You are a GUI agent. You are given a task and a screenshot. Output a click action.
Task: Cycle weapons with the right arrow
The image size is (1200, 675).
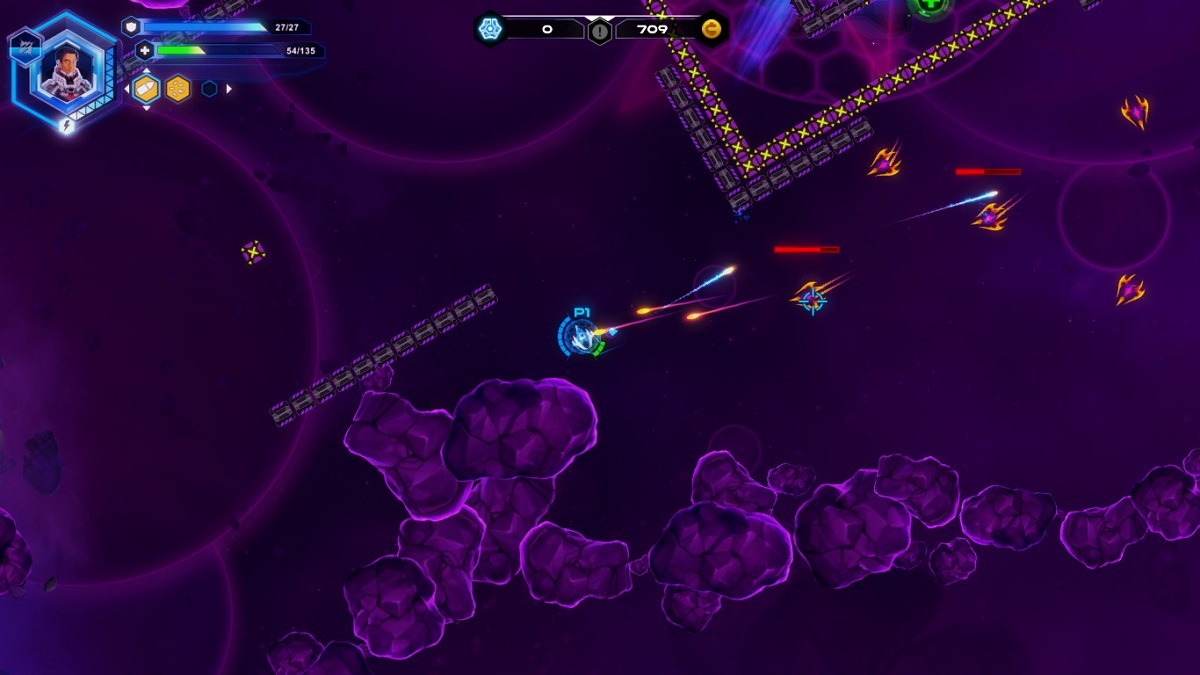pos(229,89)
